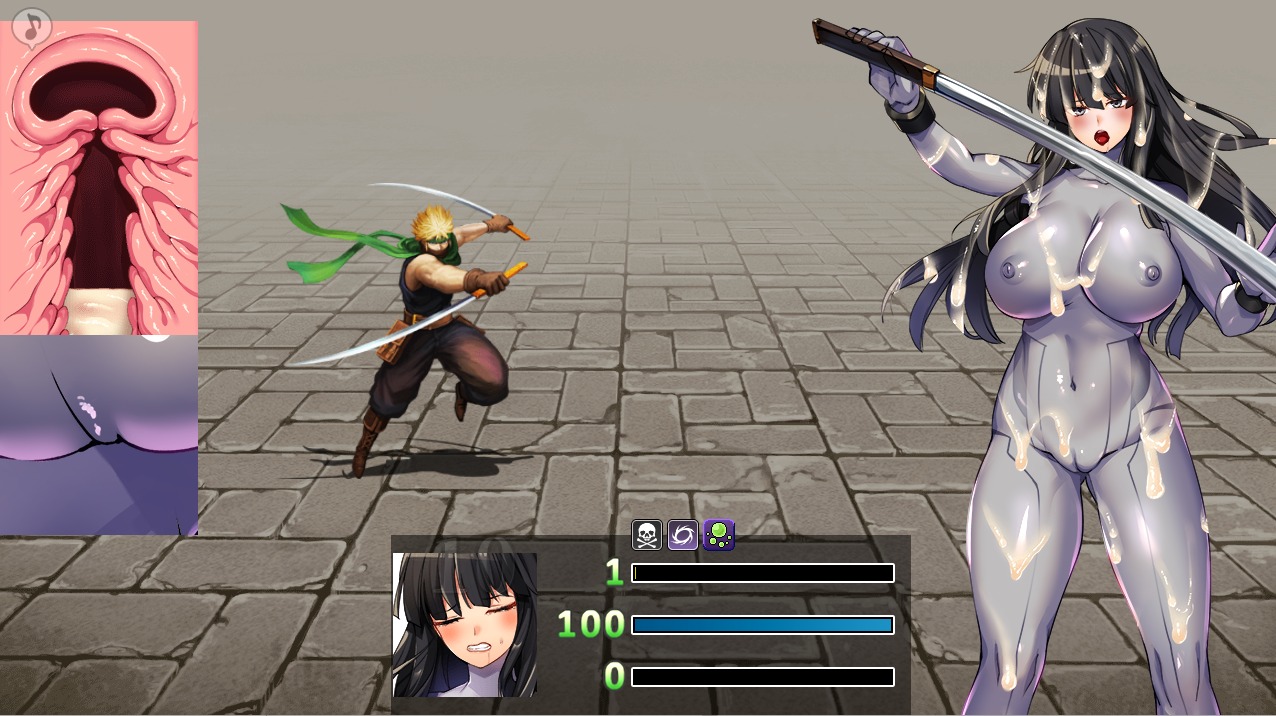The width and height of the screenshot is (1276, 716).
Task: Click the purple swirl status icon
Action: click(x=683, y=535)
